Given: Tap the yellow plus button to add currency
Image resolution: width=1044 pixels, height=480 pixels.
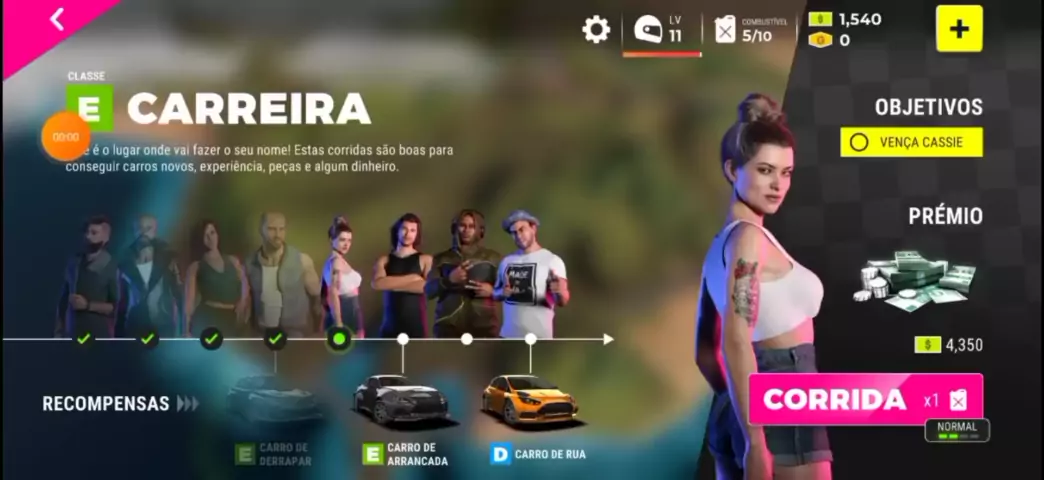Looking at the screenshot, I should point(959,29).
